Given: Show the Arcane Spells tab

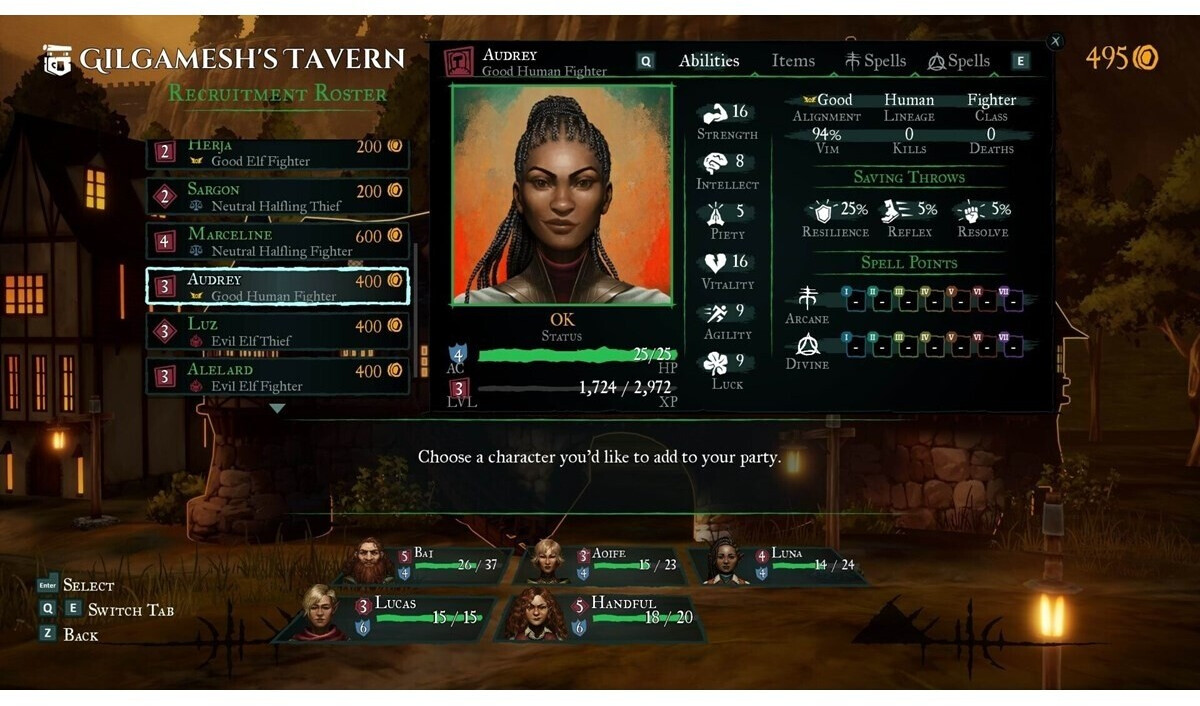Looking at the screenshot, I should pos(875,61).
